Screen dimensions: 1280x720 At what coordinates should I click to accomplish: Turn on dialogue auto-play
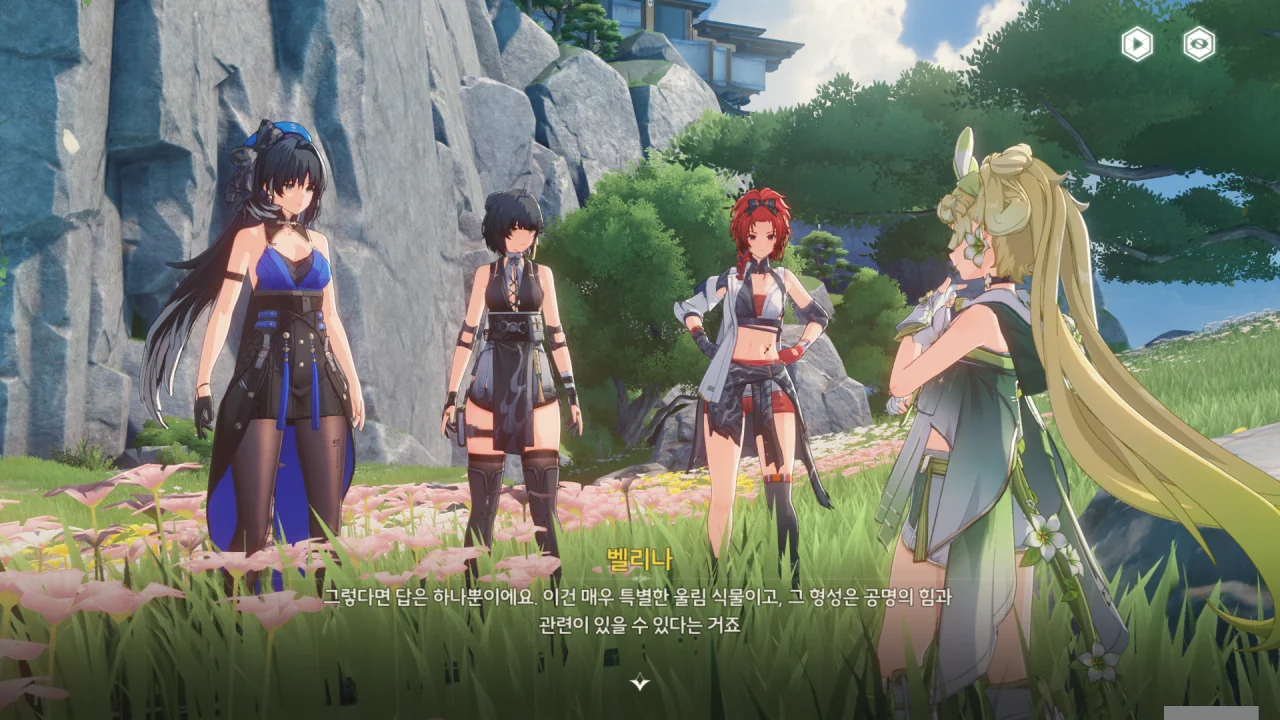click(1137, 44)
